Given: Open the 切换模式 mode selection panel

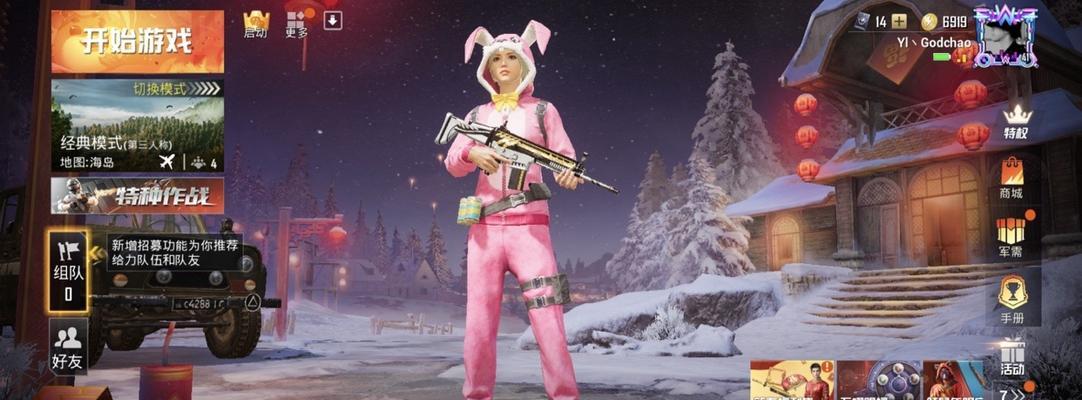Looking at the screenshot, I should pyautogui.click(x=137, y=124).
